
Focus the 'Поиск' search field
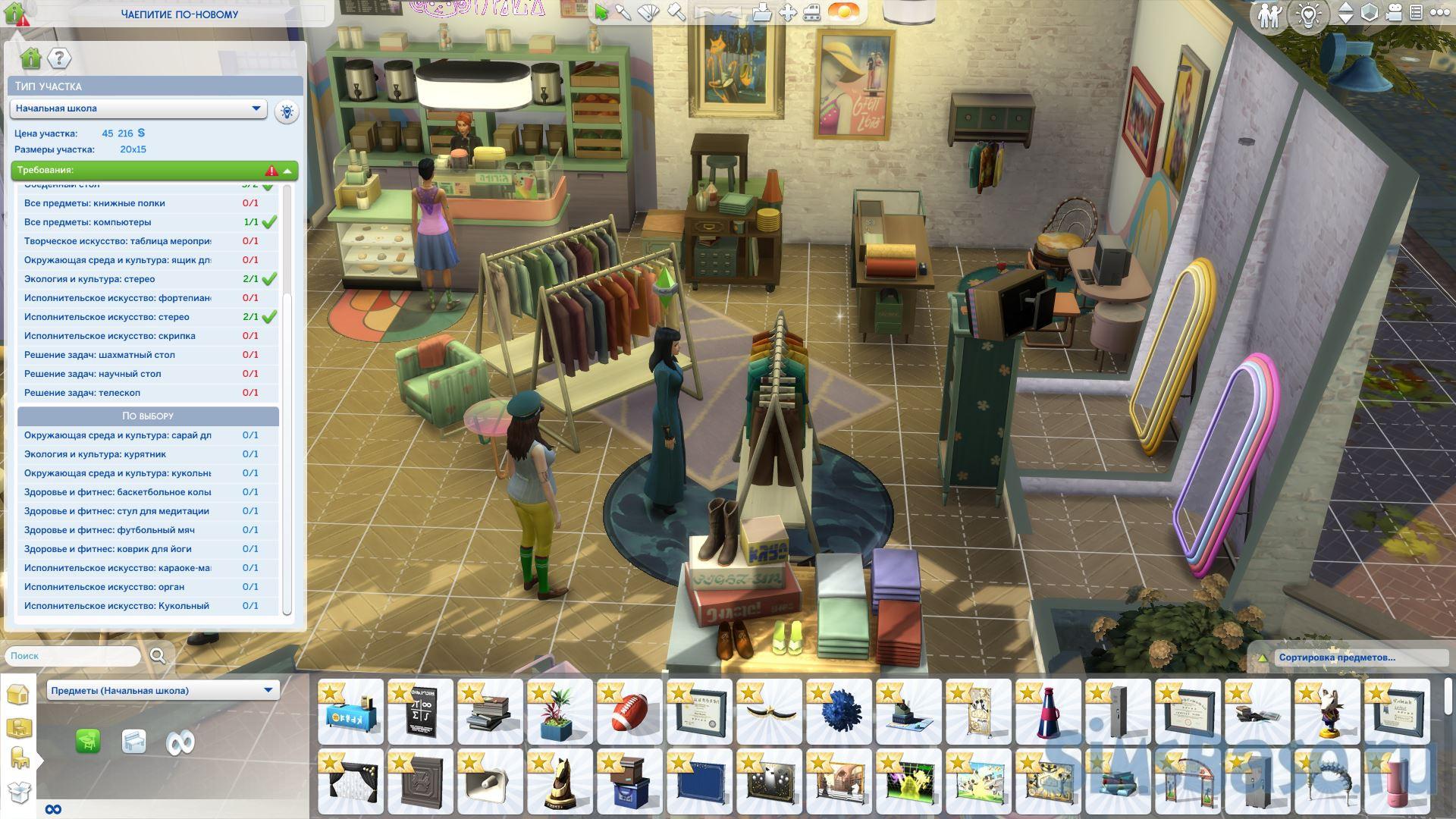[73, 656]
